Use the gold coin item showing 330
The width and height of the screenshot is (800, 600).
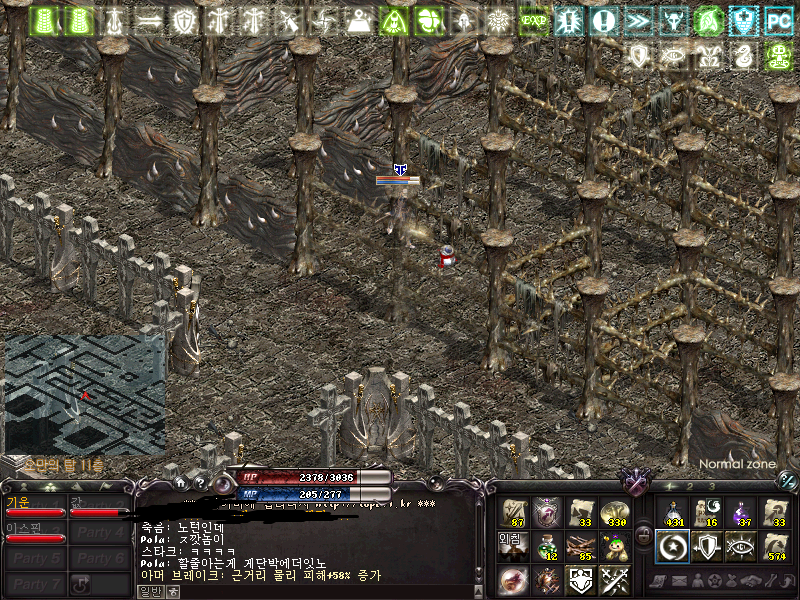click(613, 513)
